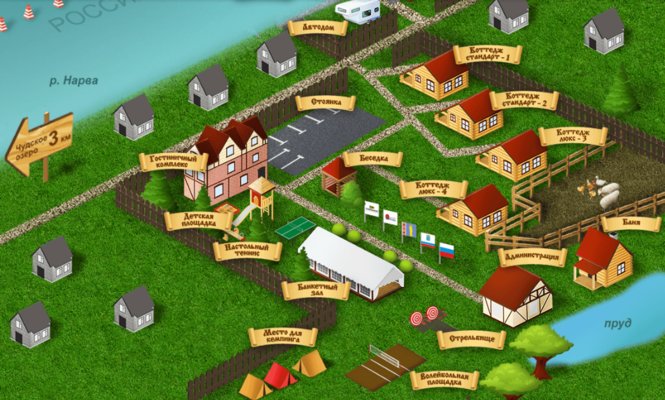Click the Коттедж люкс - 3 label
The width and height of the screenshot is (665, 400).
pos(572,136)
